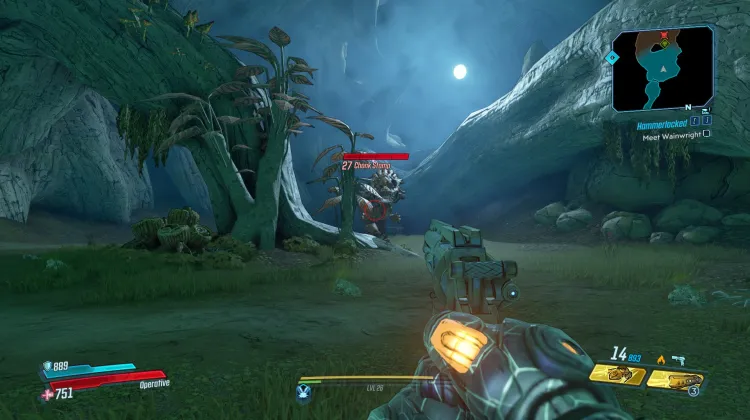The height and width of the screenshot is (420, 750).
Task: Switch to the second gold weapon slot
Action: coord(675,379)
